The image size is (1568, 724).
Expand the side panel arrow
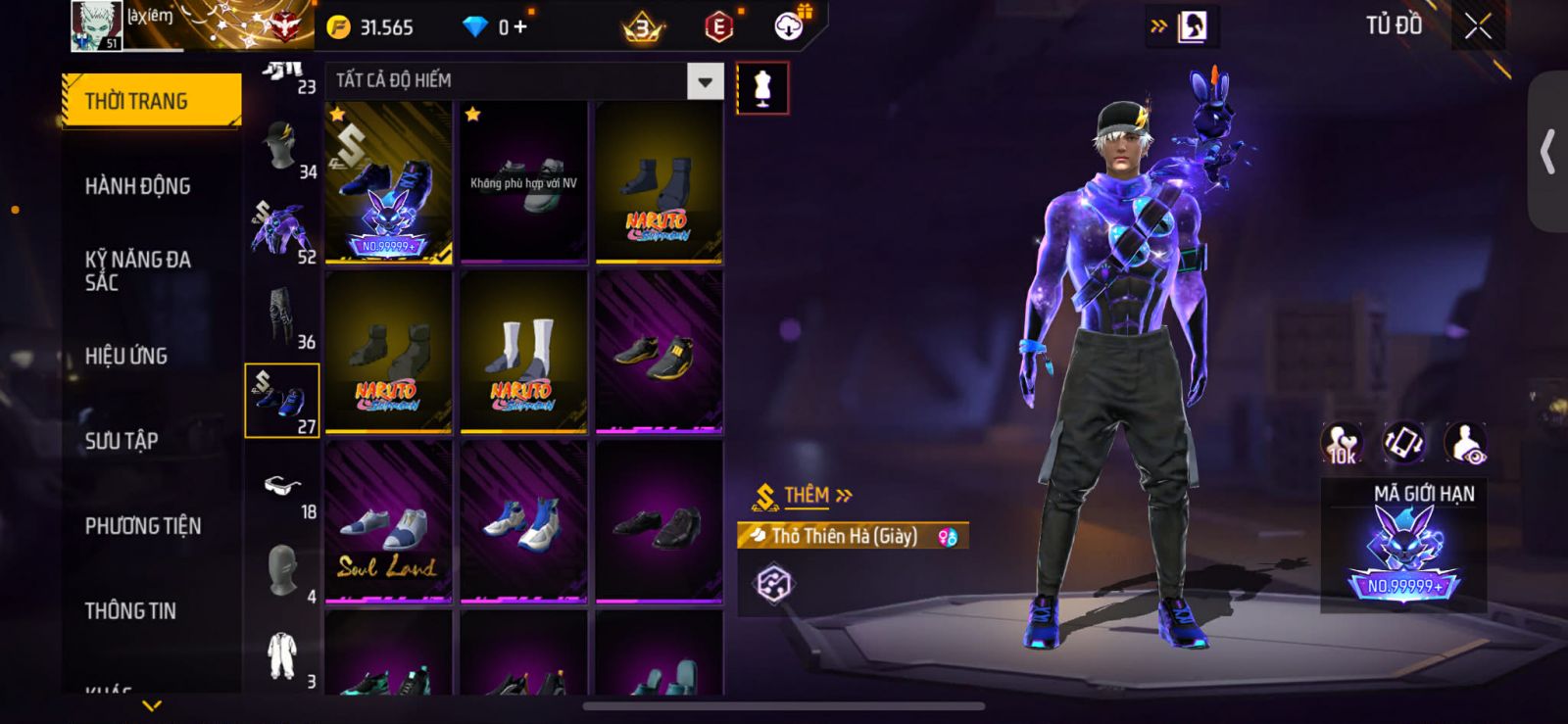pos(1547,152)
